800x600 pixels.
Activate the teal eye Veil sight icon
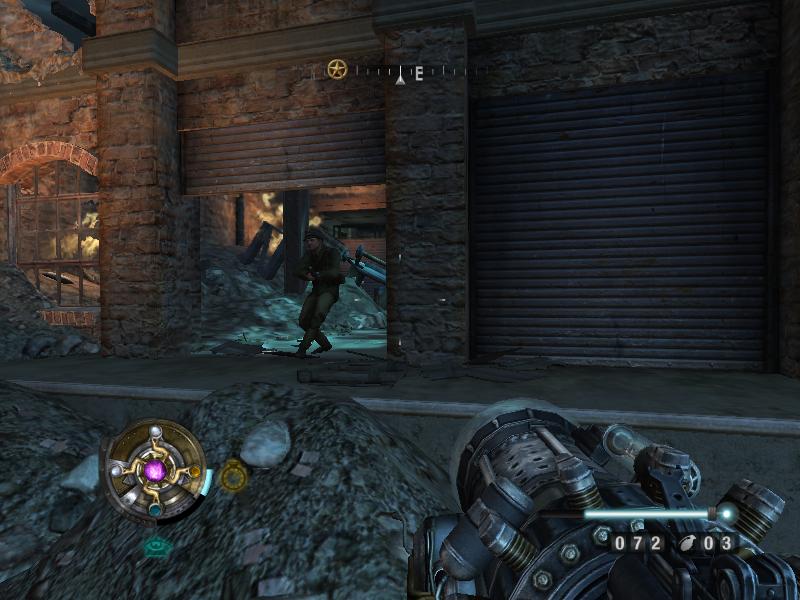coord(155,546)
